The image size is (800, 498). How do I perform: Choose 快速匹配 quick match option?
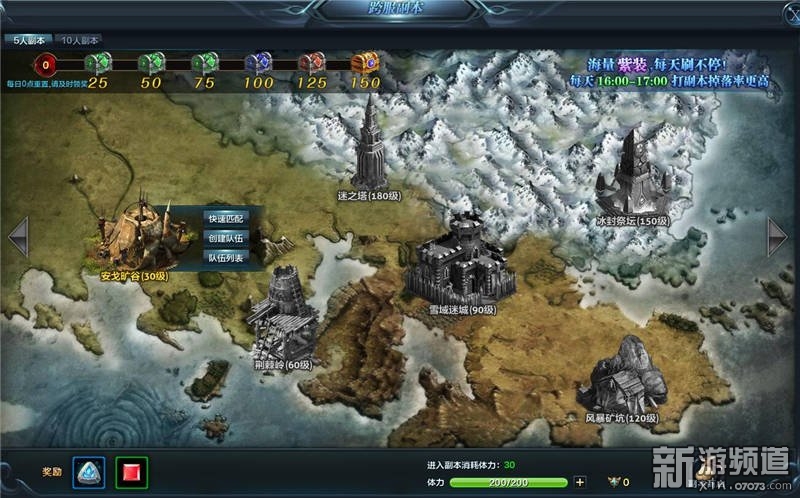225,219
